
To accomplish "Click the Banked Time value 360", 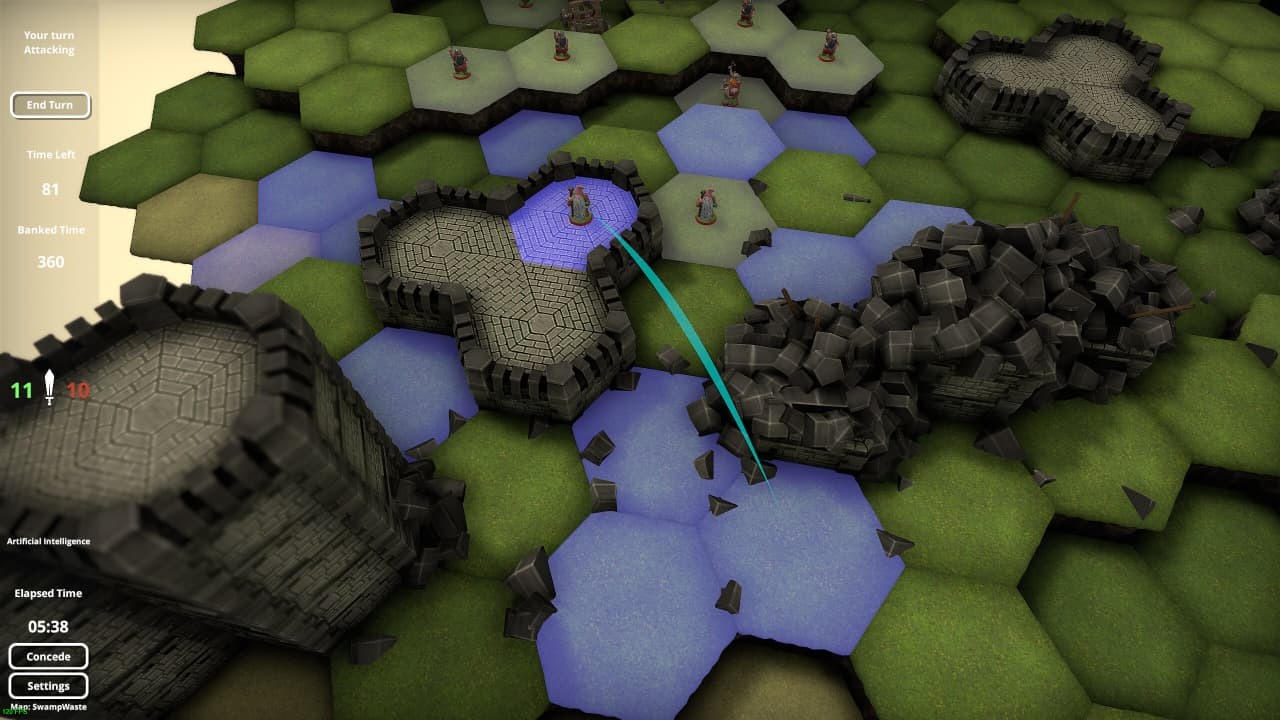I will pyautogui.click(x=49, y=262).
